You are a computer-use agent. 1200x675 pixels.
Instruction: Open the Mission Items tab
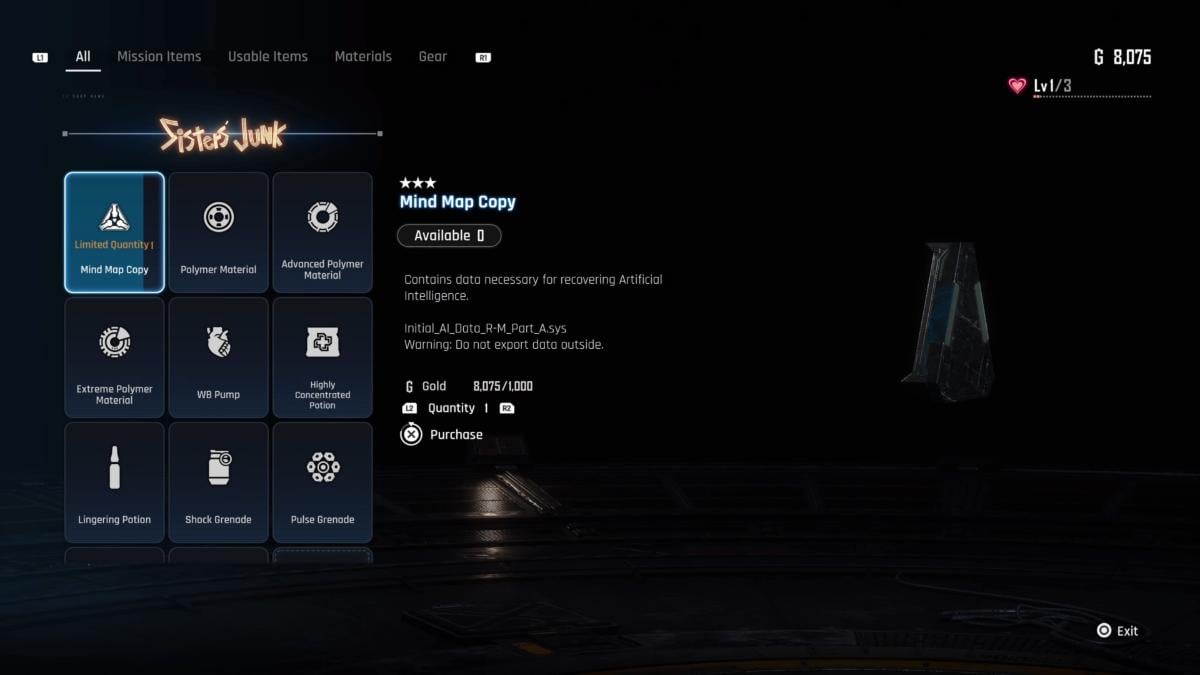159,57
